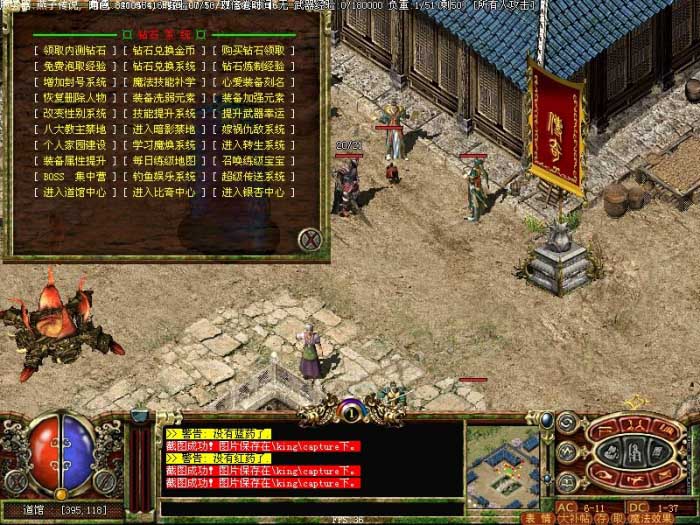The image size is (700, 525).
Task: Open 超级传送系统 option
Action: click(253, 177)
